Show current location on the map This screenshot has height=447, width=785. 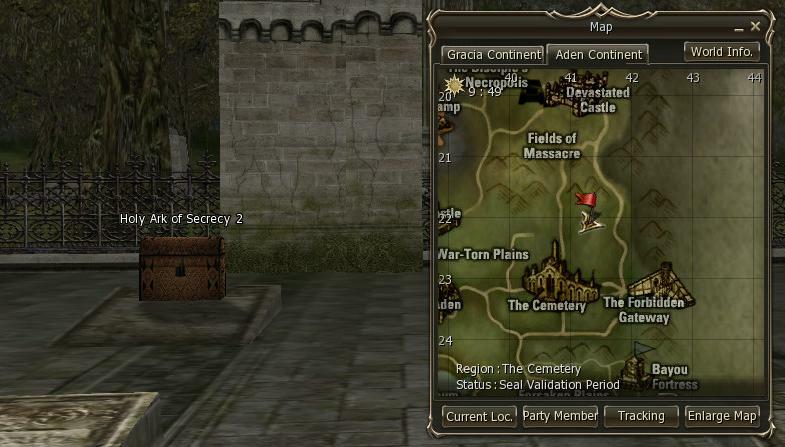point(479,416)
